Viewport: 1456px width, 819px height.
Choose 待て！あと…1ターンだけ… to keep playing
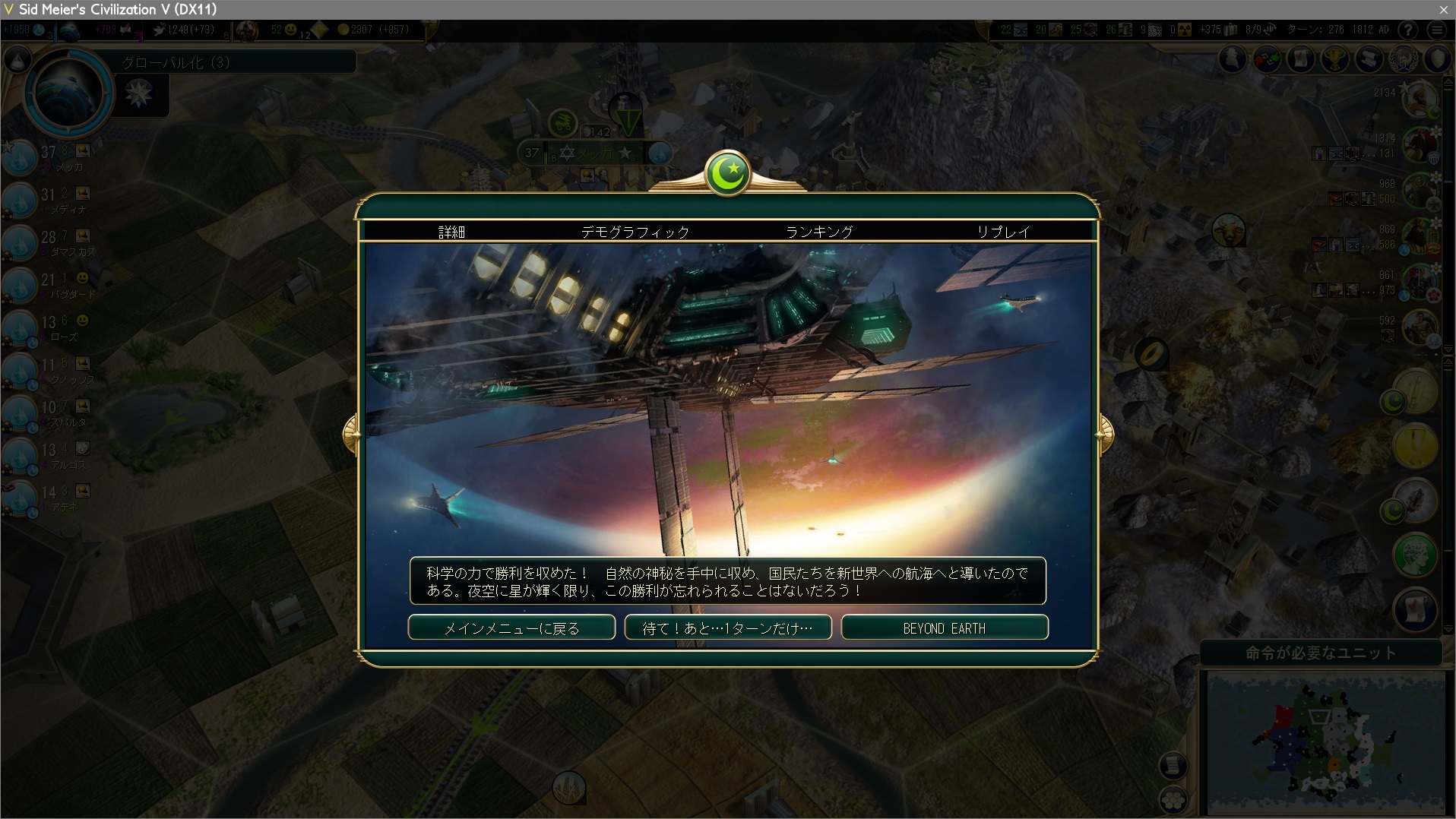point(728,628)
